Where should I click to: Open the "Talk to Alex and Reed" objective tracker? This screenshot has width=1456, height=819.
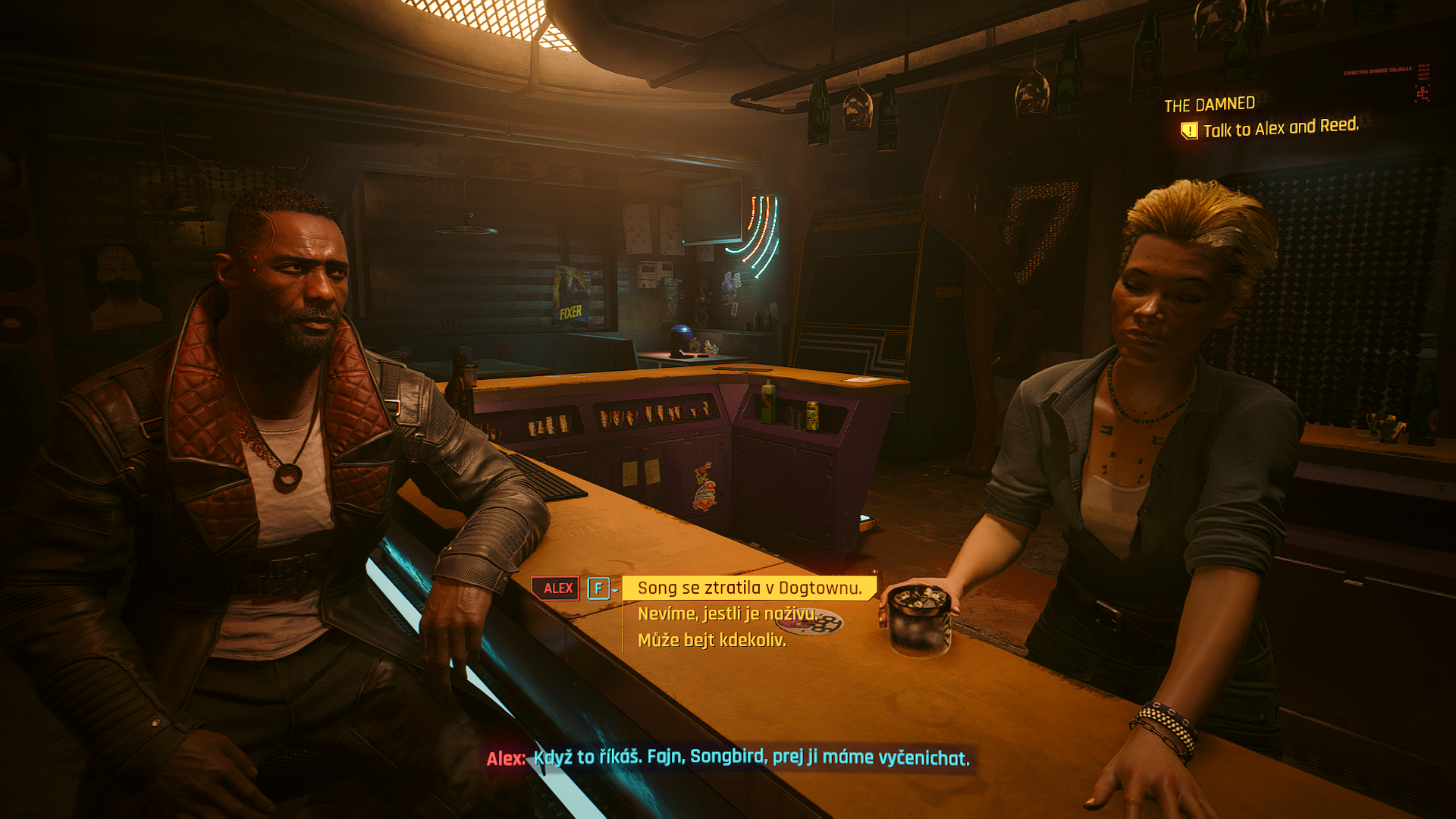[x=1279, y=128]
